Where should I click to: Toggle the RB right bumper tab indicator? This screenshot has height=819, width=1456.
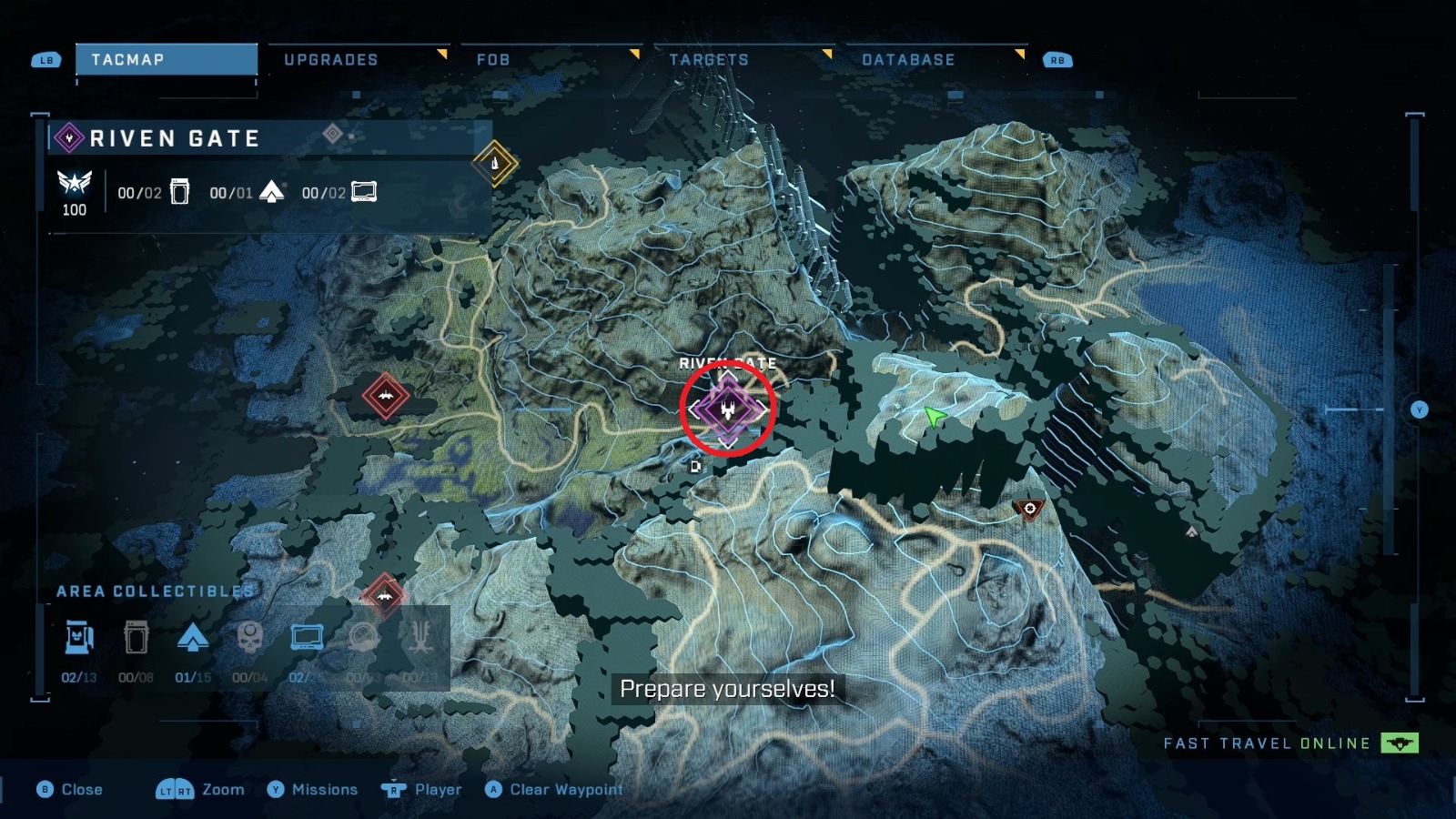click(1056, 59)
